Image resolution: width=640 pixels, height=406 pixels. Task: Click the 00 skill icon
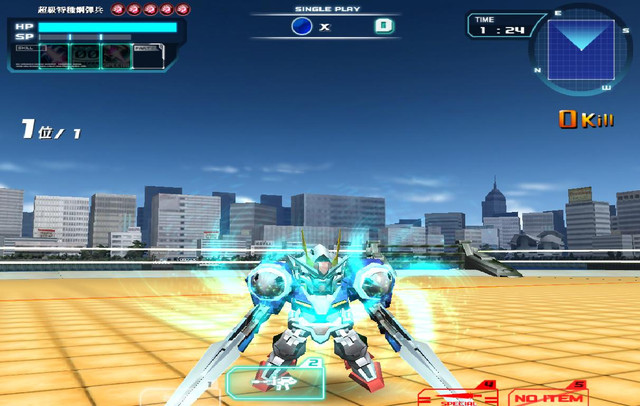pyautogui.click(x=87, y=55)
